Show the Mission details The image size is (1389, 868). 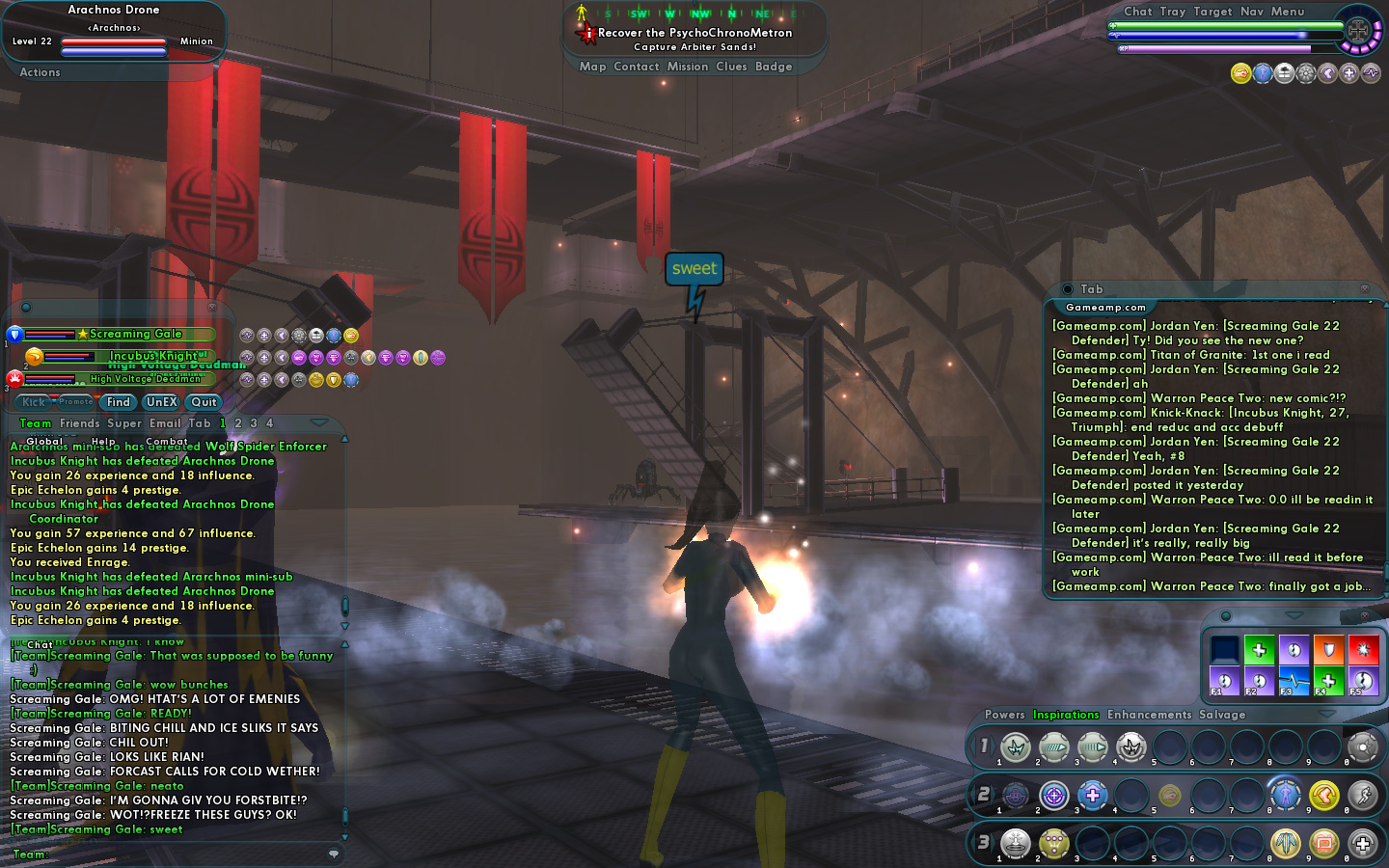click(x=688, y=67)
